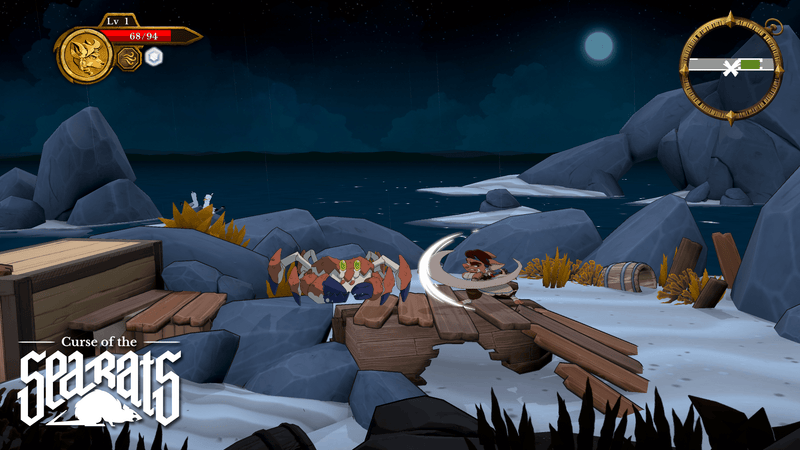800x450 pixels.
Task: Open the compass minimap
Action: [731, 68]
